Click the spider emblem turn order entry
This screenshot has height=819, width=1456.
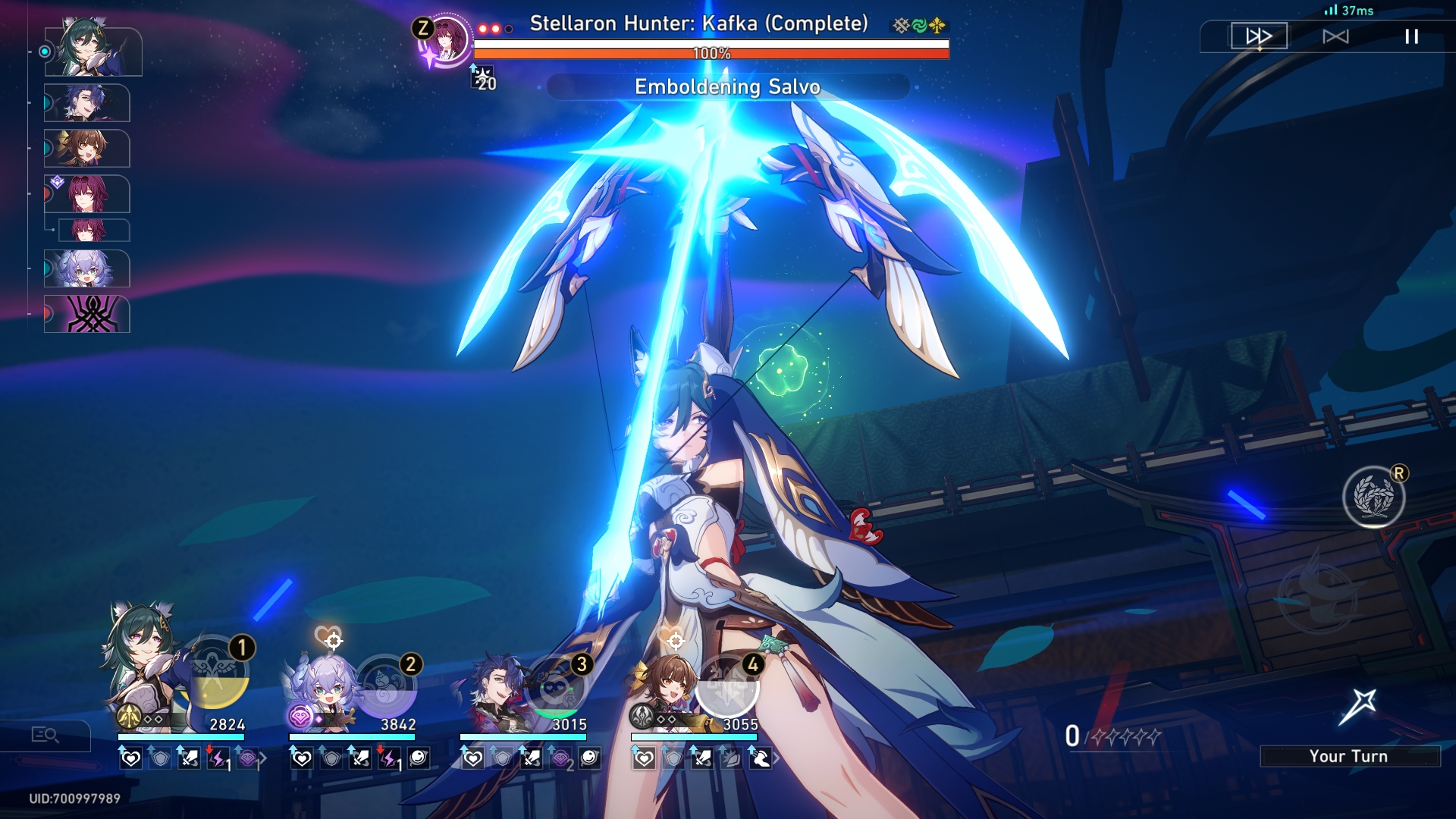click(87, 314)
